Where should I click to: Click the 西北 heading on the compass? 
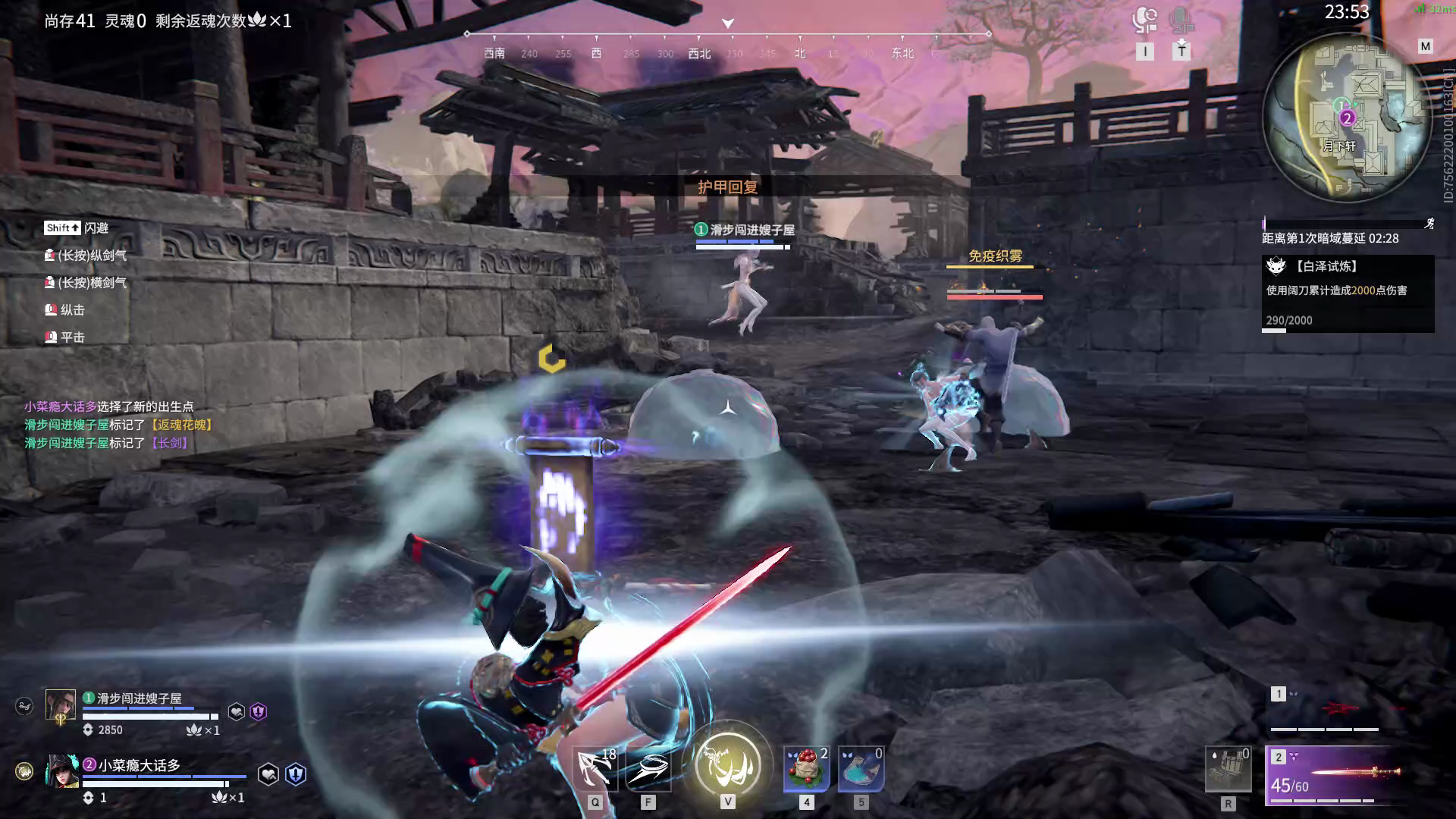click(x=699, y=53)
